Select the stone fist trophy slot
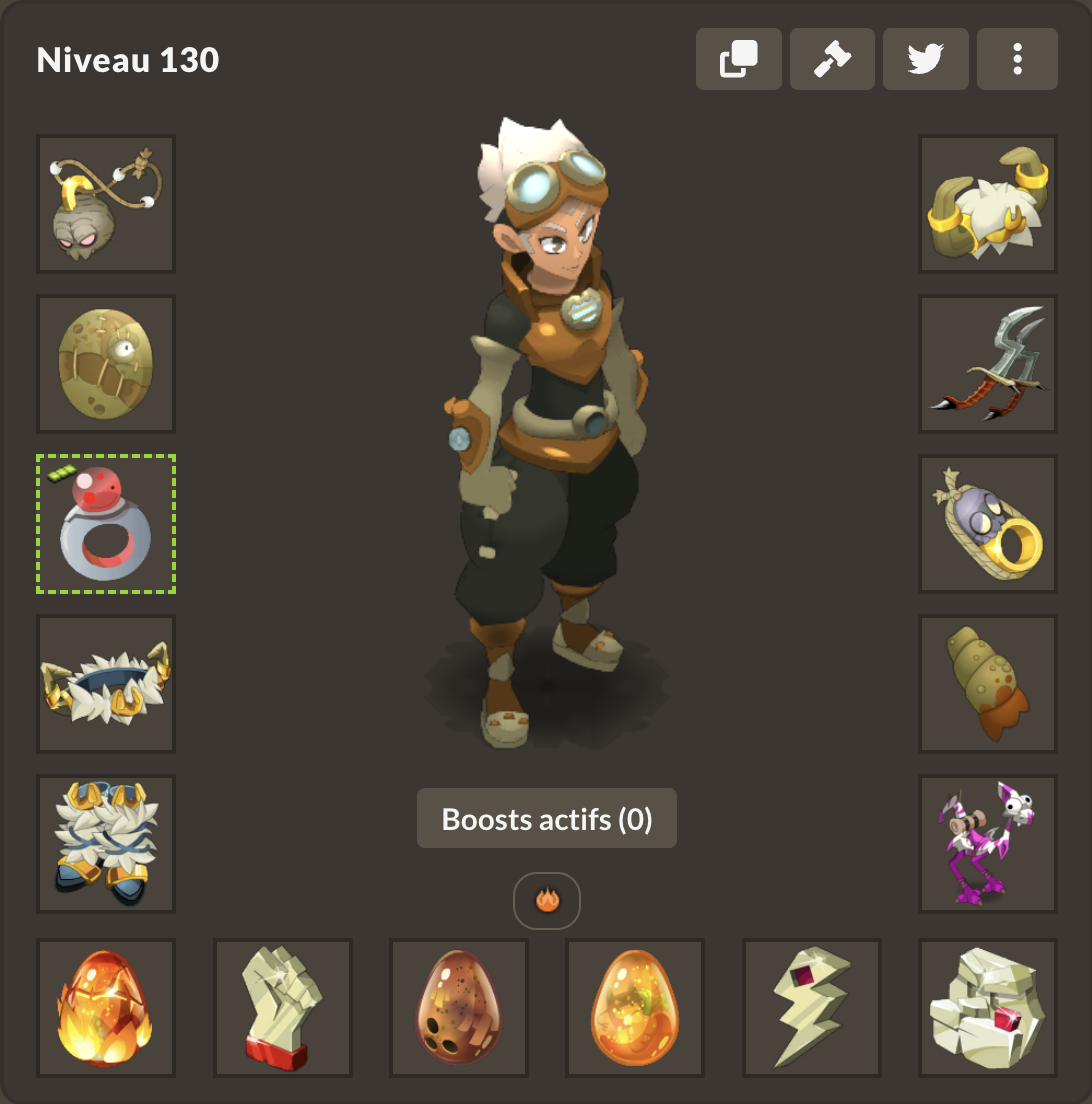Screen dimensions: 1092x1104 point(283,1008)
